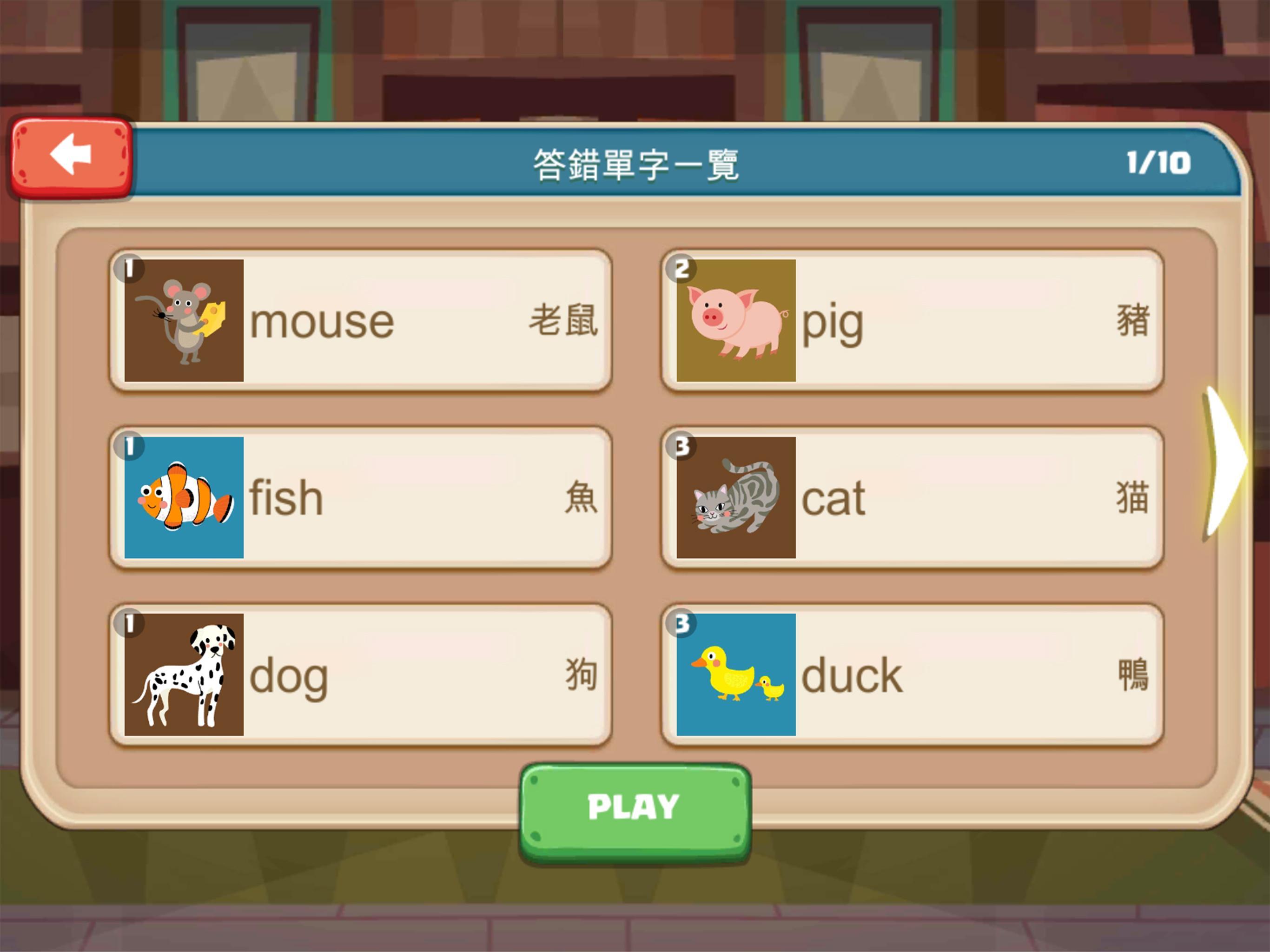Click the 答錯單字一覽 title bar
The image size is (1270, 952).
coord(635,163)
